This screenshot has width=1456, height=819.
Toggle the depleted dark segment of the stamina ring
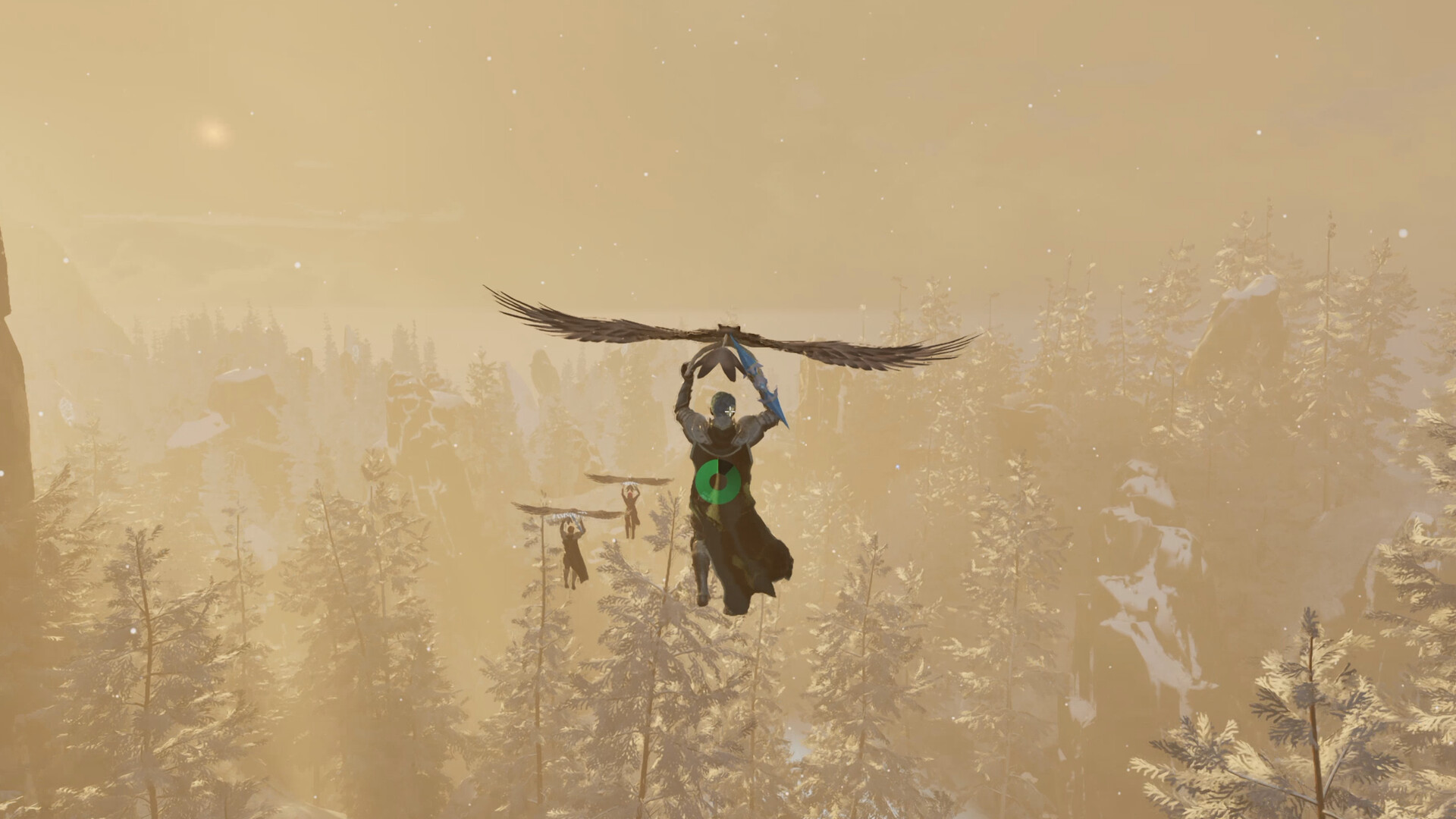(726, 466)
